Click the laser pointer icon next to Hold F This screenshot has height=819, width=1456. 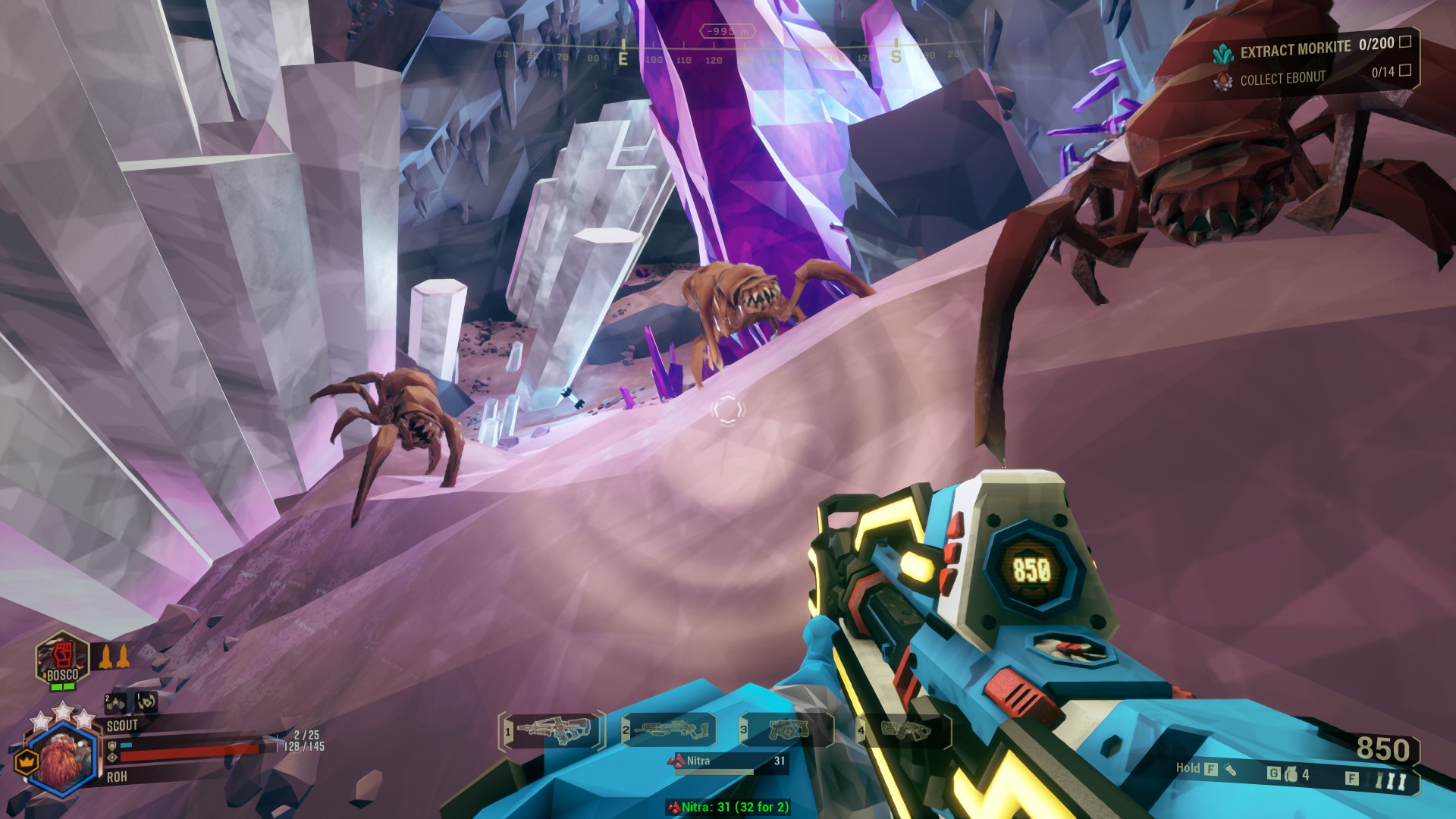pos(1229,770)
